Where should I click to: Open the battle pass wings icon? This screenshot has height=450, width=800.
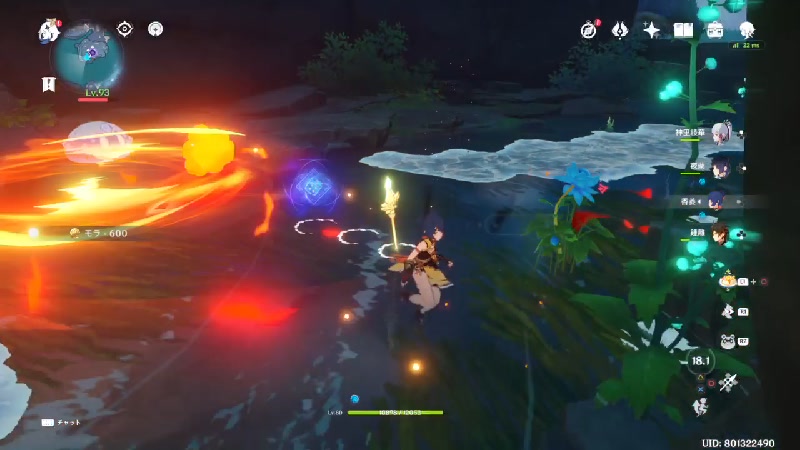click(x=619, y=31)
